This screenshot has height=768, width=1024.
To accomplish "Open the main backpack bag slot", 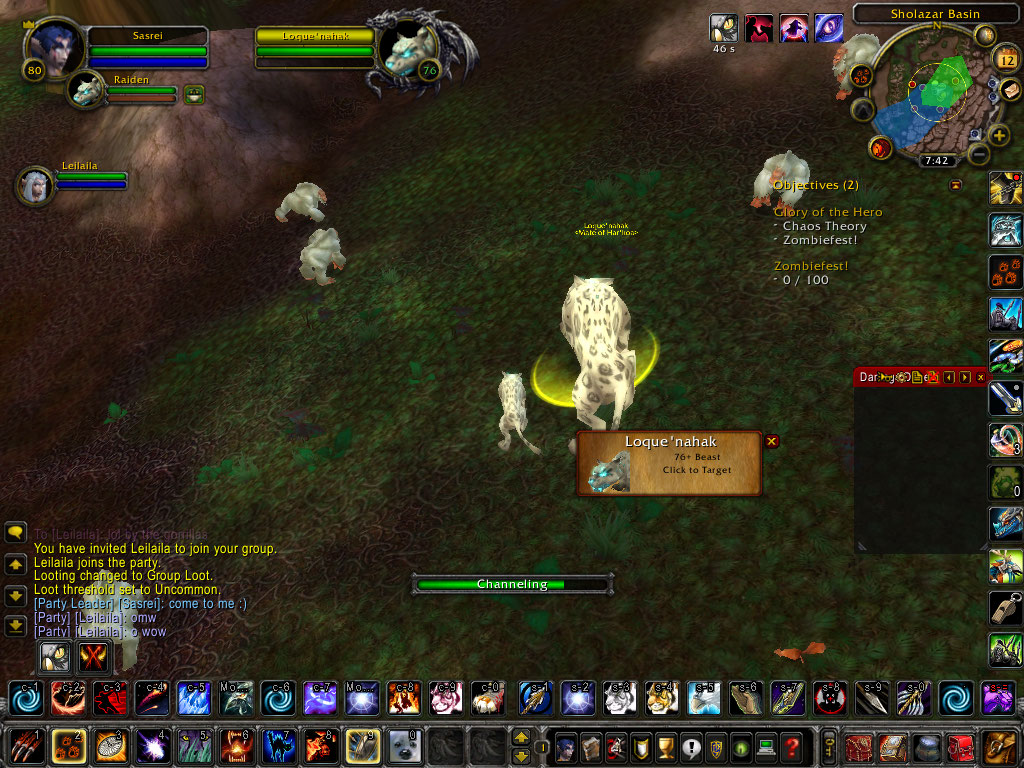I will (x=998, y=746).
